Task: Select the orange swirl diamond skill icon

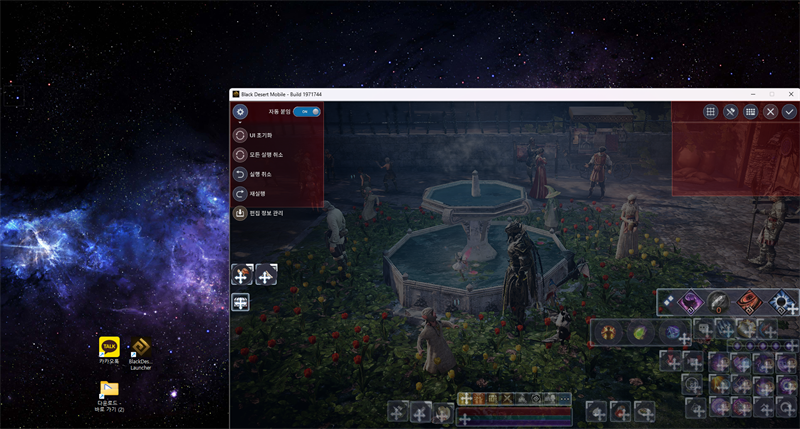Action: [x=748, y=300]
